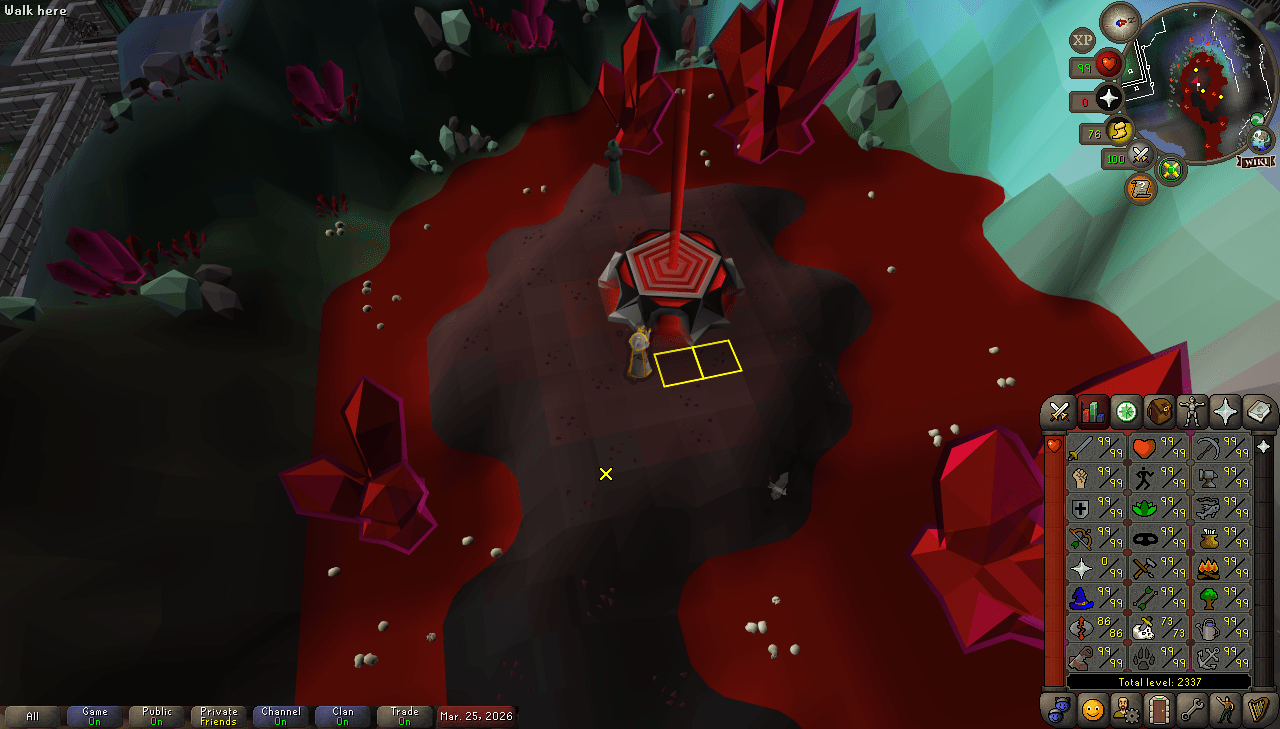Image resolution: width=1280 pixels, height=729 pixels.
Task: Open the Quest List tab
Action: 1125,412
